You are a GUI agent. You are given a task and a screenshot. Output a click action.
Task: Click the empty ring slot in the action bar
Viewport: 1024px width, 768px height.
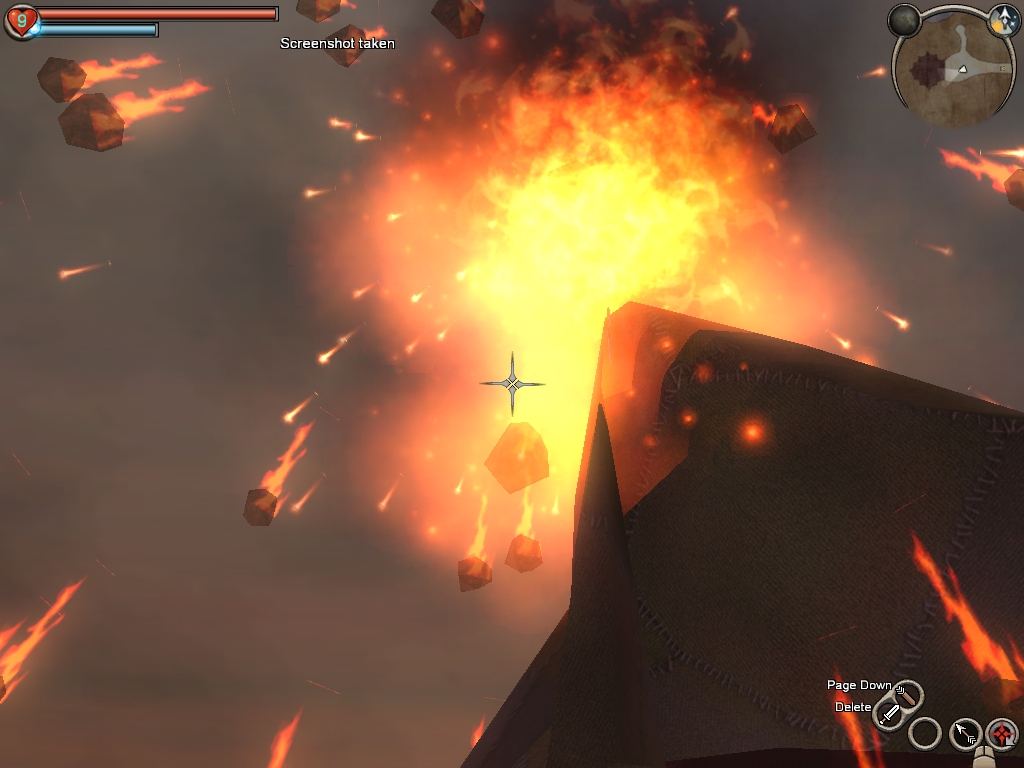[x=925, y=734]
